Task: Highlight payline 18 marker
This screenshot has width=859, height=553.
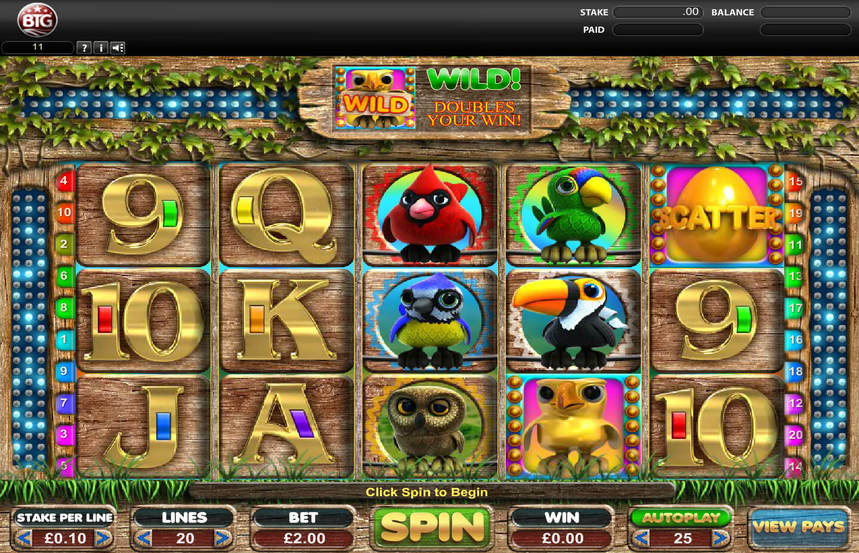Action: (x=796, y=371)
